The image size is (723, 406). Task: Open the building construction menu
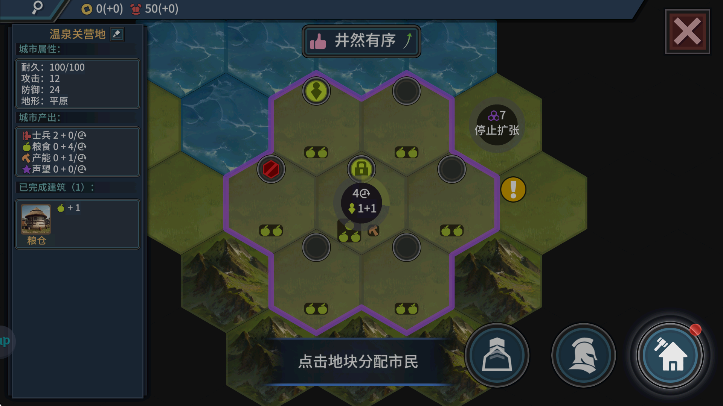(x=670, y=354)
